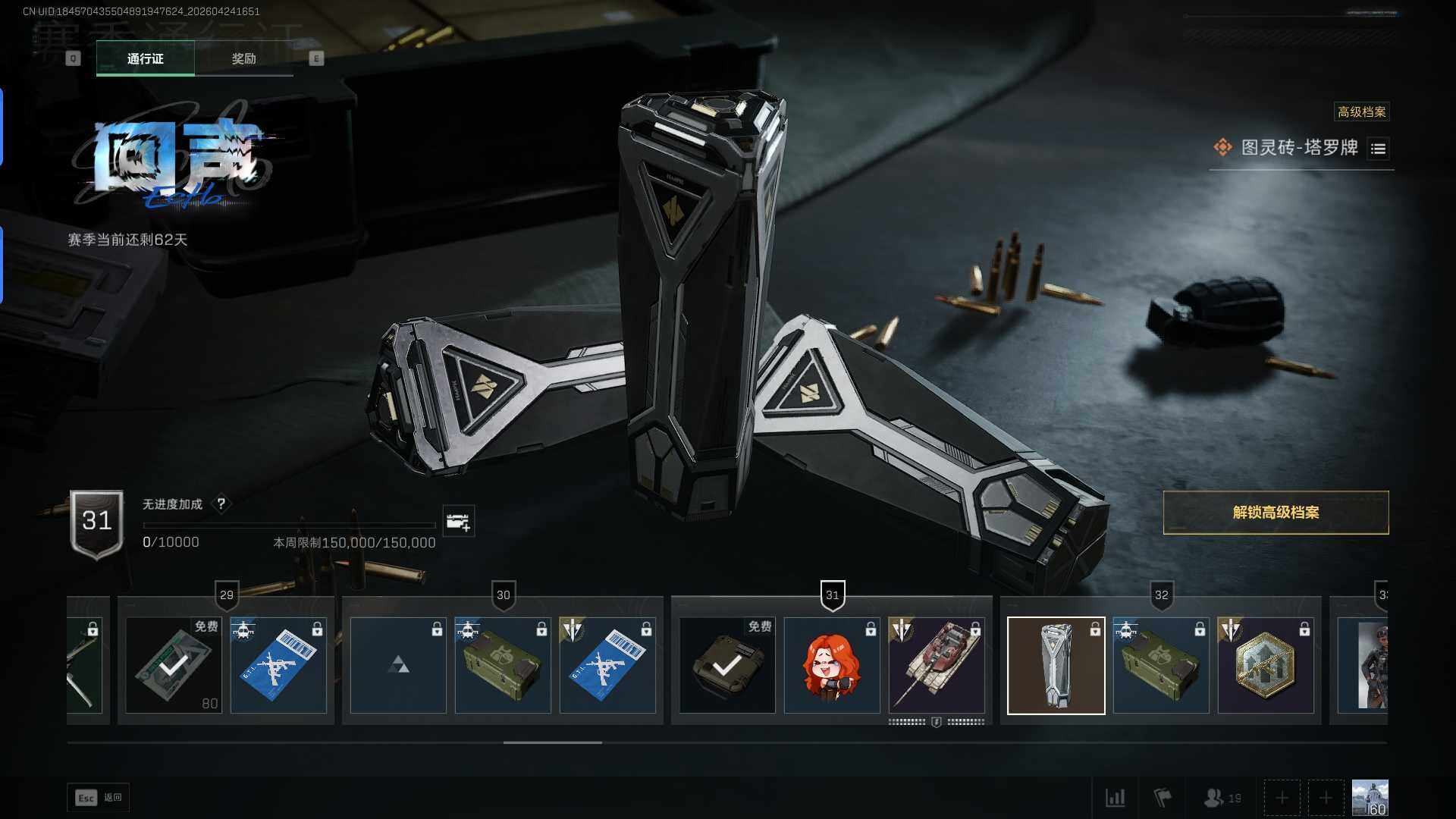The height and width of the screenshot is (819, 1456).
Task: Select the claimed free reward at level 29
Action: pyautogui.click(x=174, y=665)
